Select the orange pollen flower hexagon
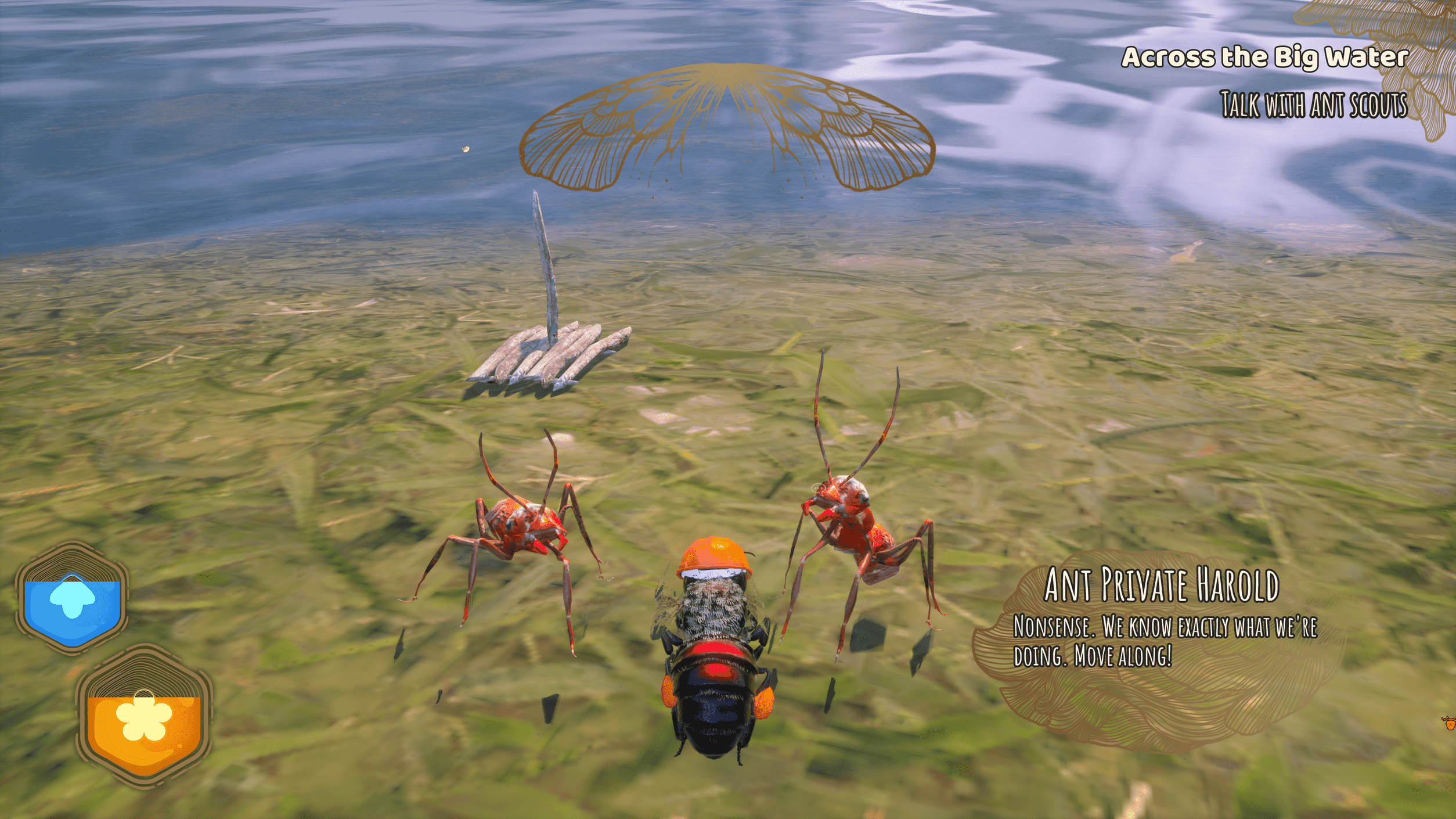 [144, 717]
